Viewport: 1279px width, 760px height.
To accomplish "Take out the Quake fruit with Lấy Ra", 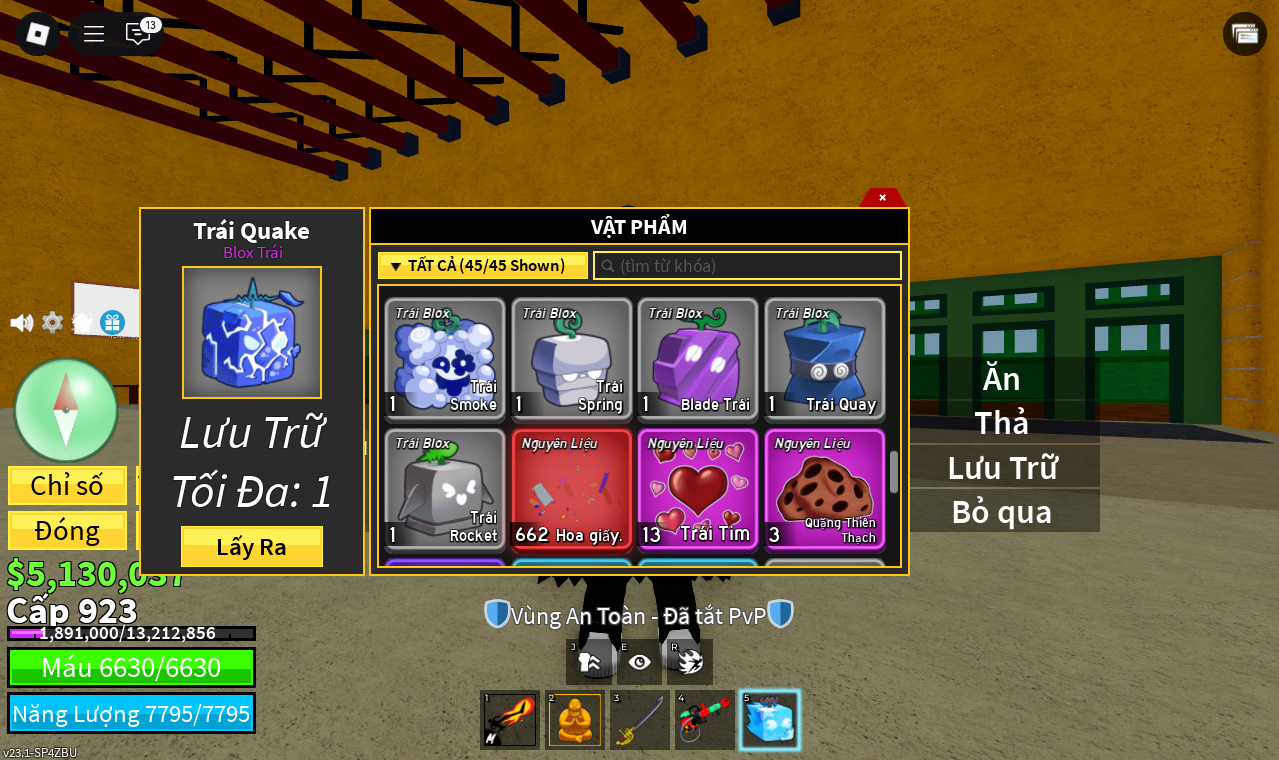I will tap(251, 547).
